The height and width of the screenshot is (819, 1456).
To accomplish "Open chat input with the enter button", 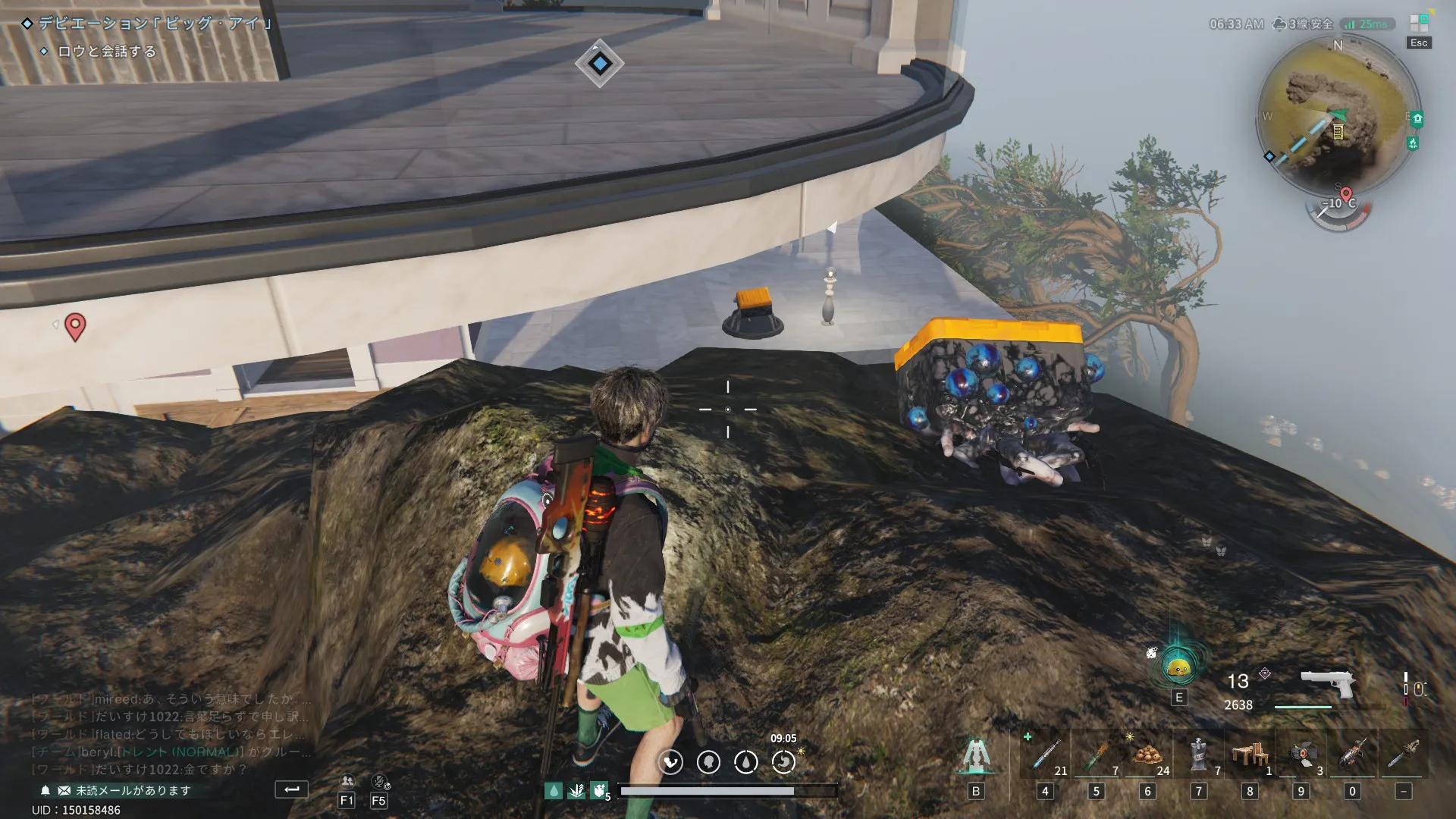I will [x=291, y=789].
